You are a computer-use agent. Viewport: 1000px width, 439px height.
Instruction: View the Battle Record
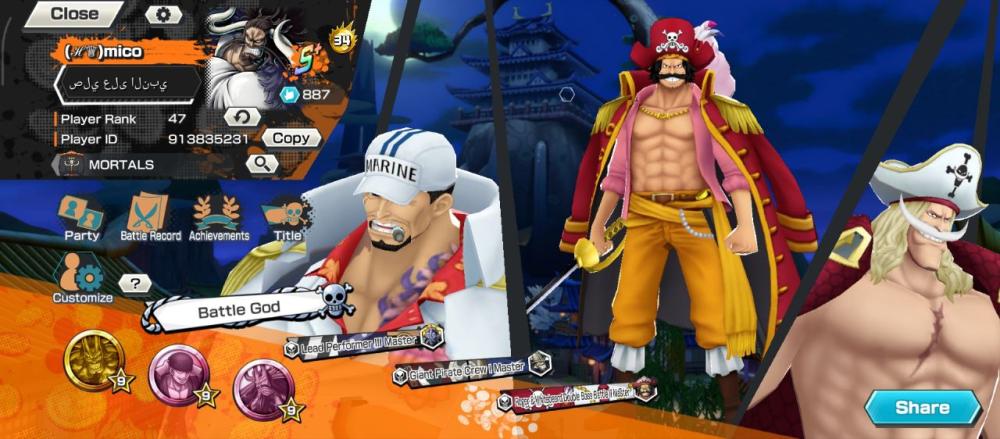click(x=150, y=217)
